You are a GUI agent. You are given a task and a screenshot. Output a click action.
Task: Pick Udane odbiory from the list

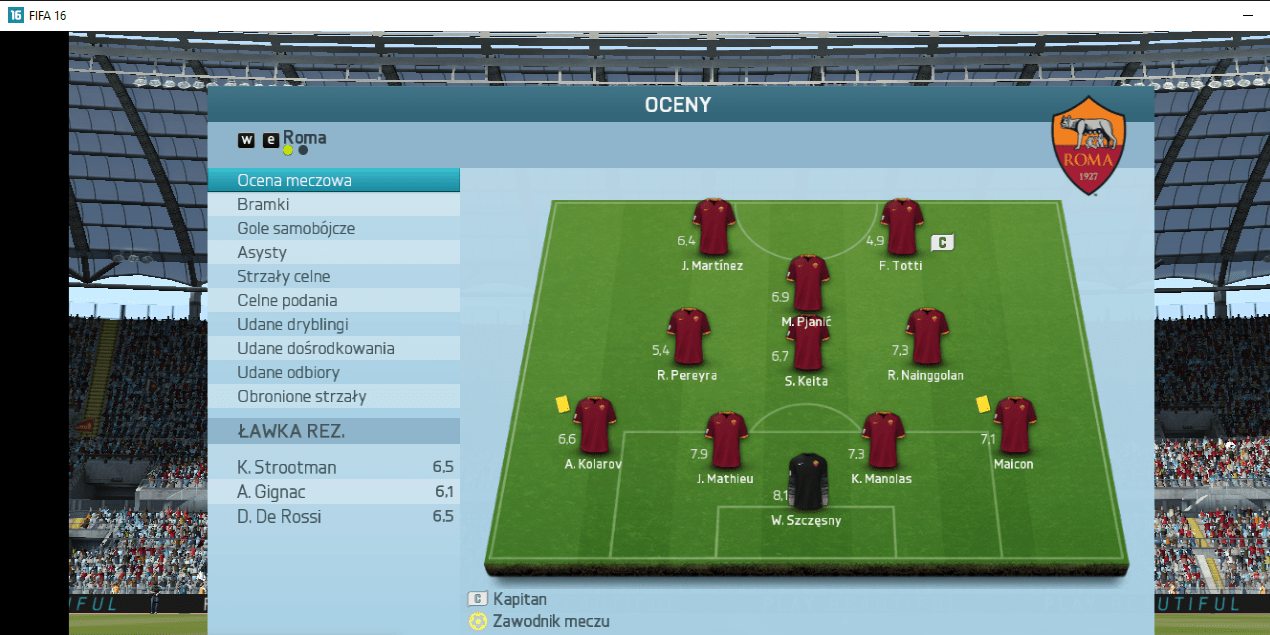(x=333, y=373)
